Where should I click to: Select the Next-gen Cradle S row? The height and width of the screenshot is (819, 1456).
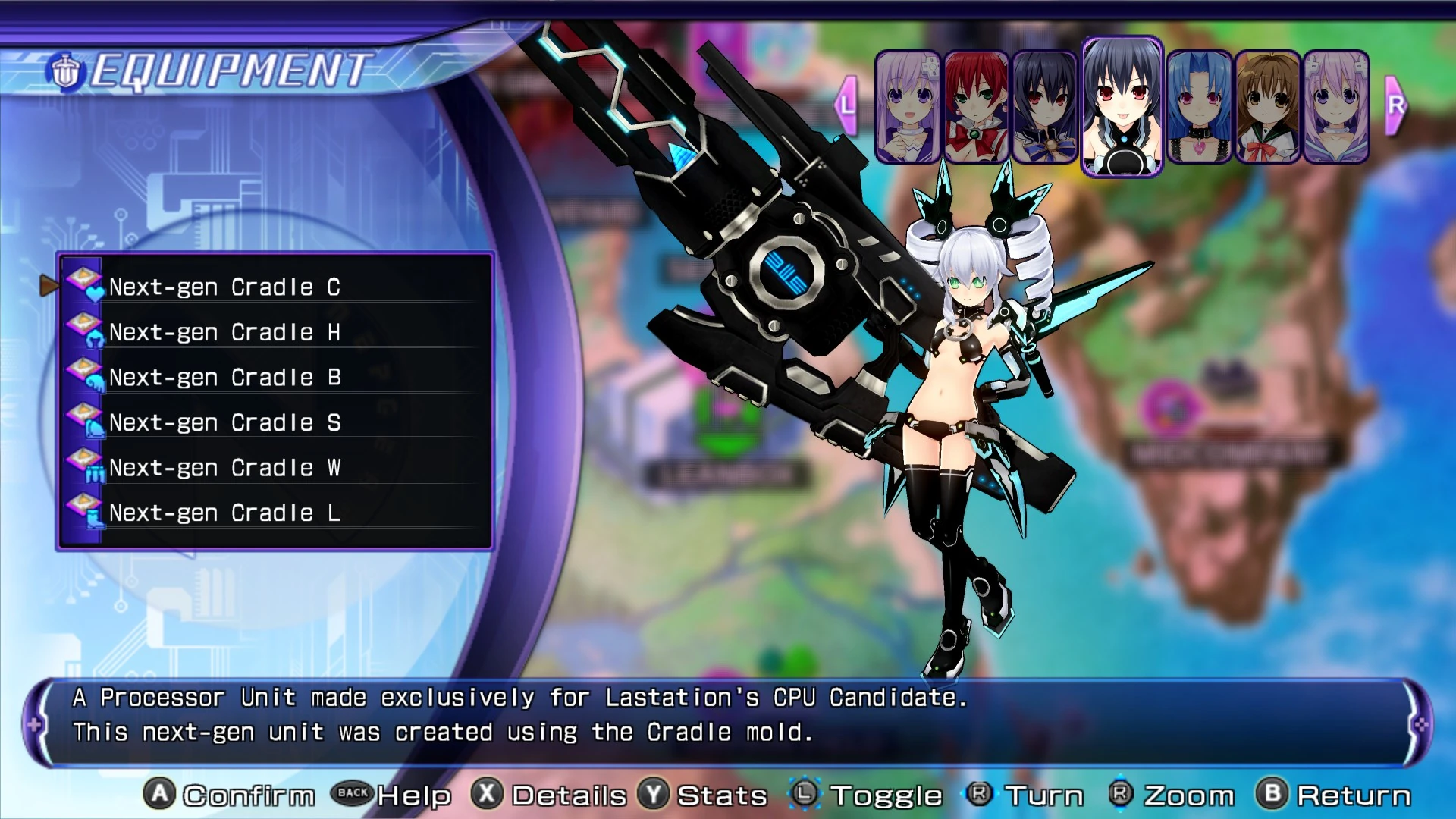[224, 422]
